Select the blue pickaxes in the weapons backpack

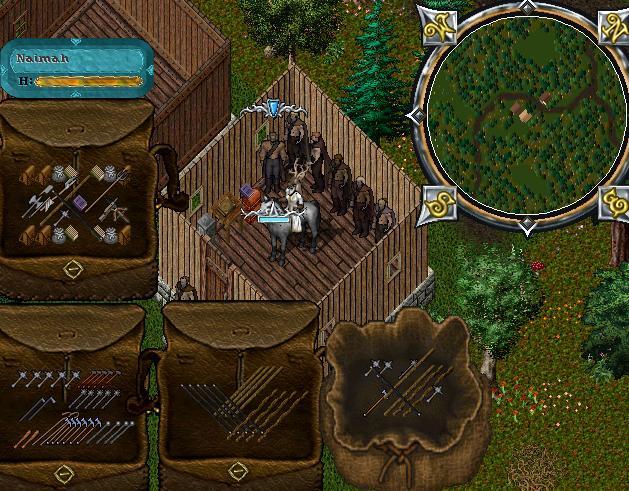click(83, 425)
